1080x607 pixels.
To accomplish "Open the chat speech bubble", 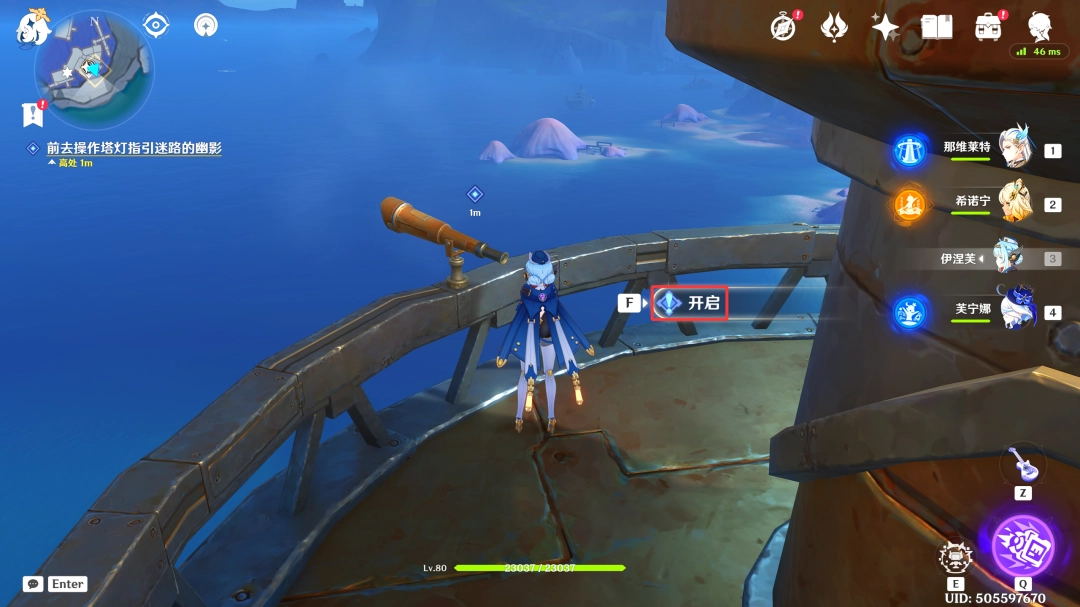I will pos(33,584).
